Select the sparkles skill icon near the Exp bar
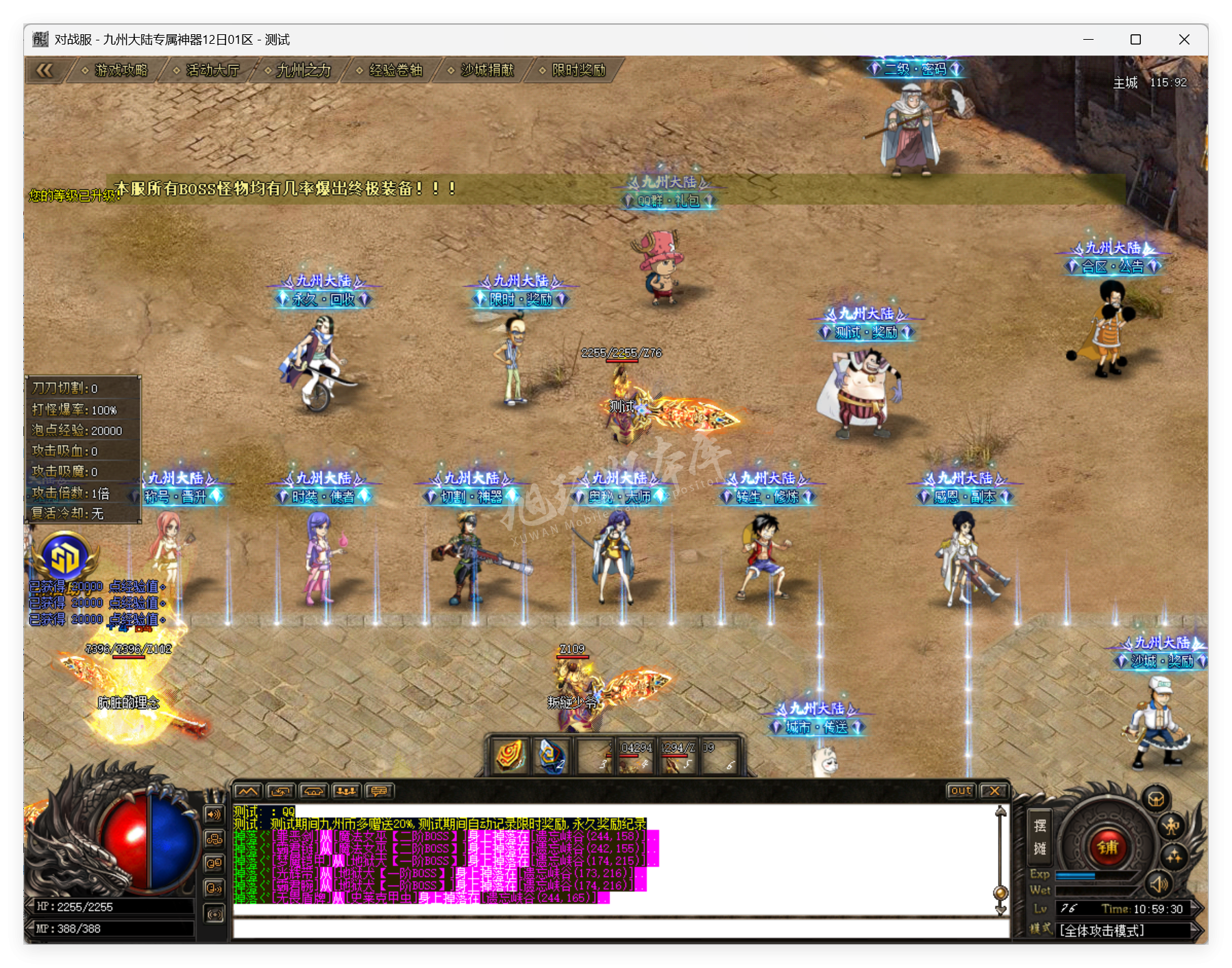1232x968 pixels. click(x=1174, y=857)
